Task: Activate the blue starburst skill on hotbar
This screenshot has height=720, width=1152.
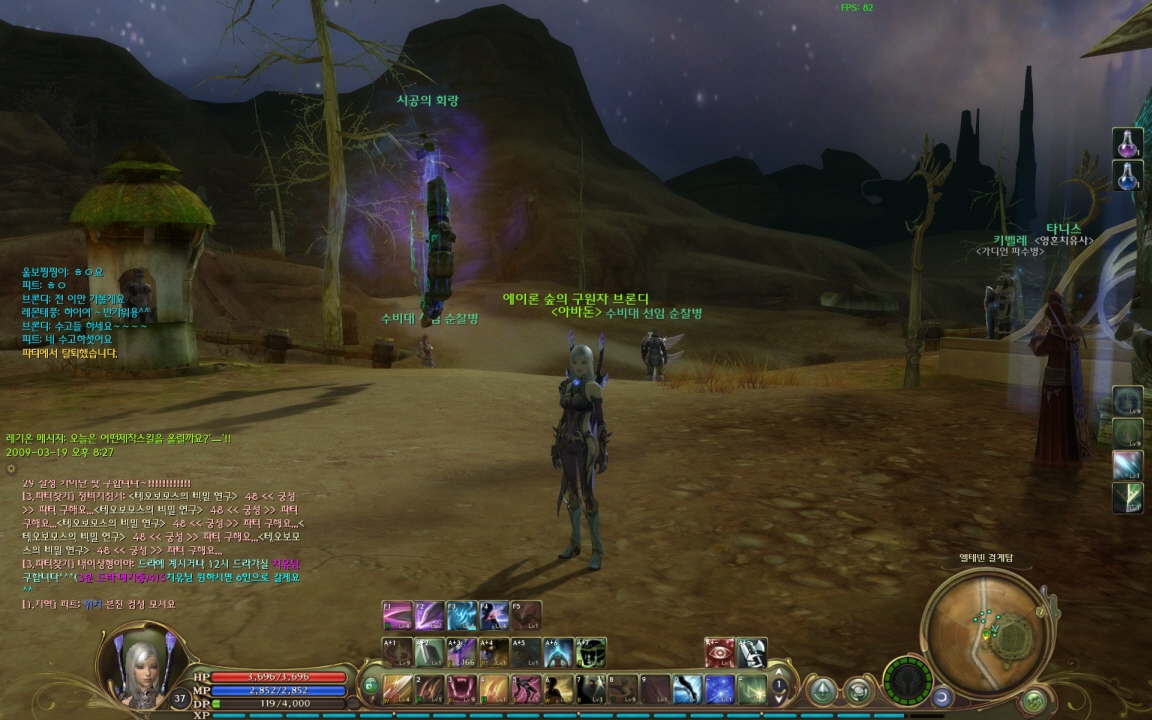Action: (719, 688)
